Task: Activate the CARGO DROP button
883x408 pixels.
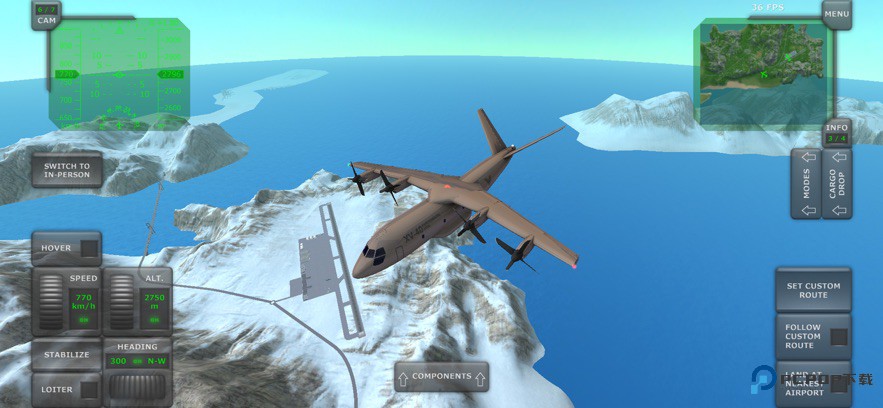Action: pyautogui.click(x=837, y=184)
